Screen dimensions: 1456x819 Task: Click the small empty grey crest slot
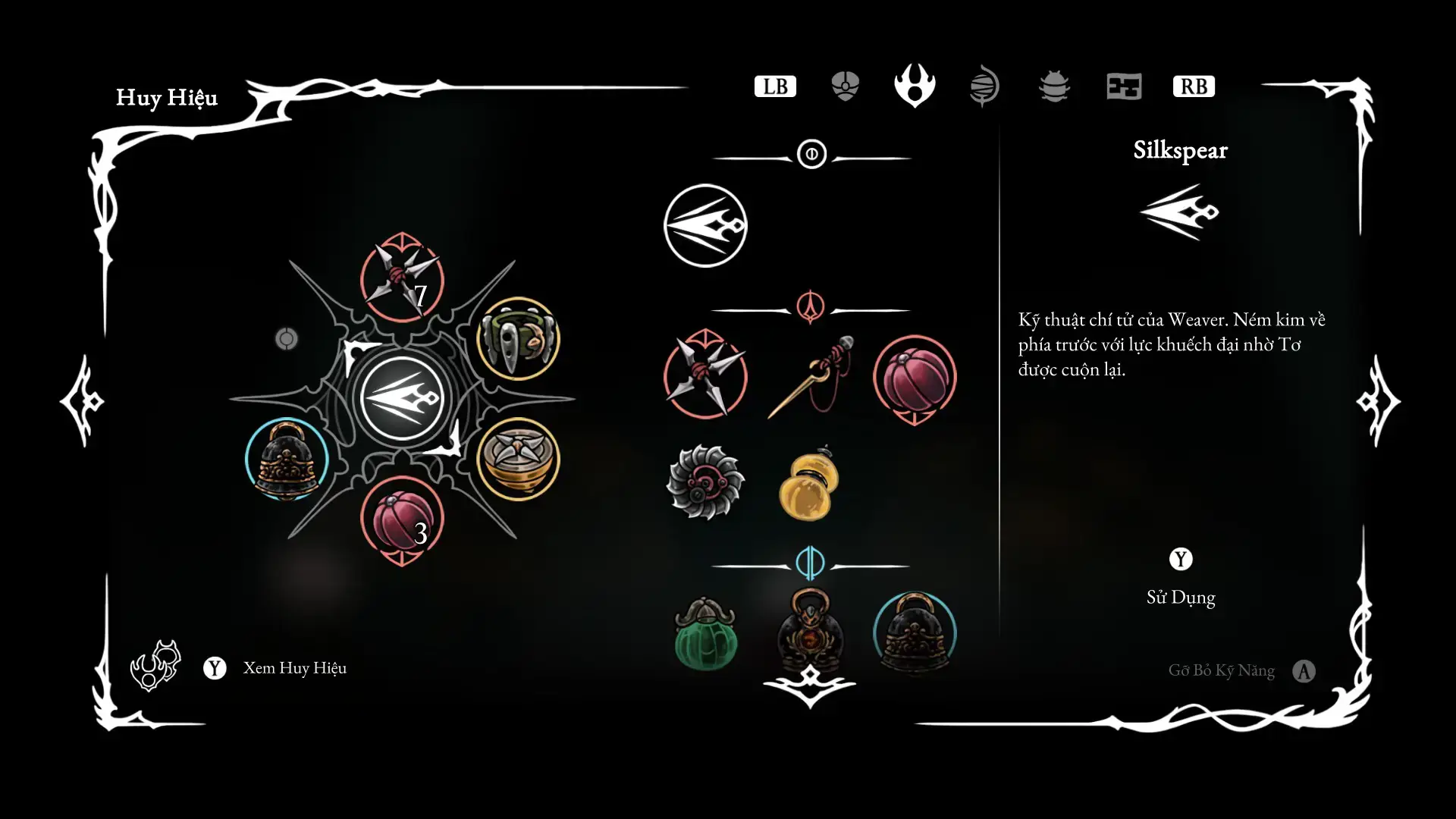coord(287,338)
